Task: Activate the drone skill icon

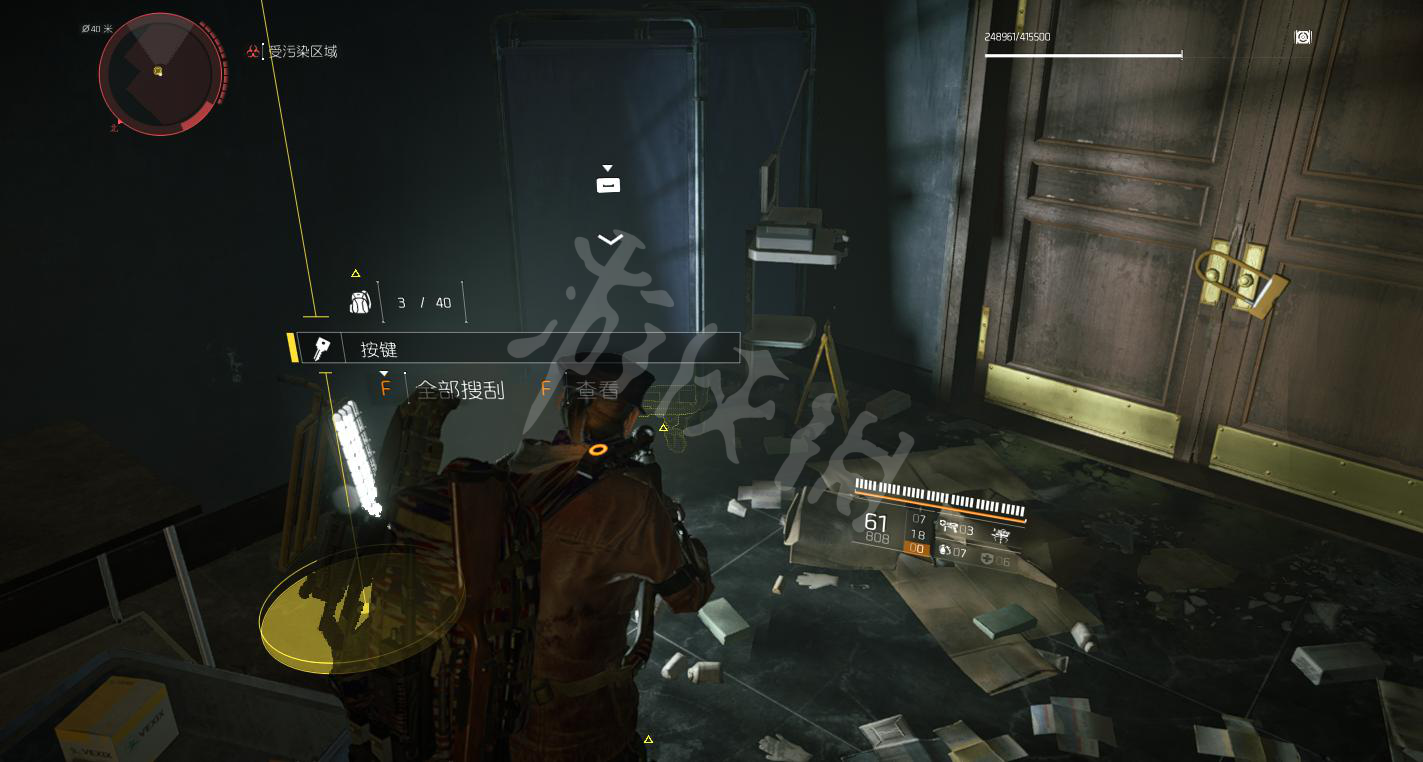Action: click(999, 534)
